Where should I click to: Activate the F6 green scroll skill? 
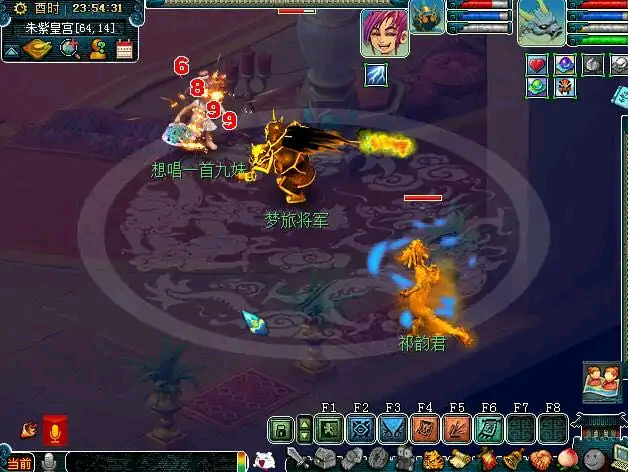tap(489, 430)
